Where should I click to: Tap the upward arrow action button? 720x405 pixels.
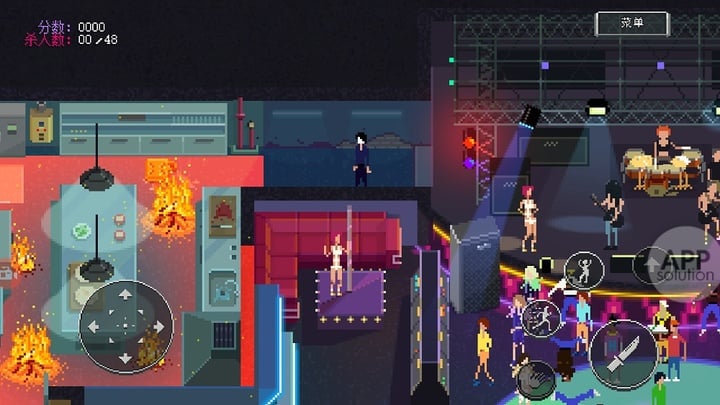649,265
